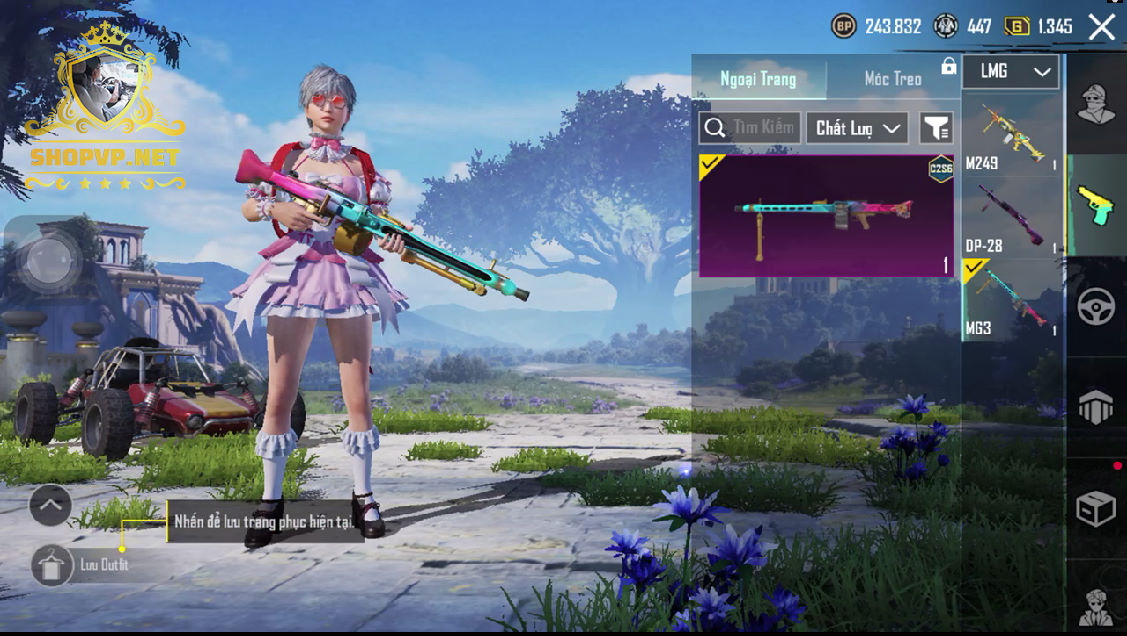Choose the M249 weapon in the list

click(1011, 135)
